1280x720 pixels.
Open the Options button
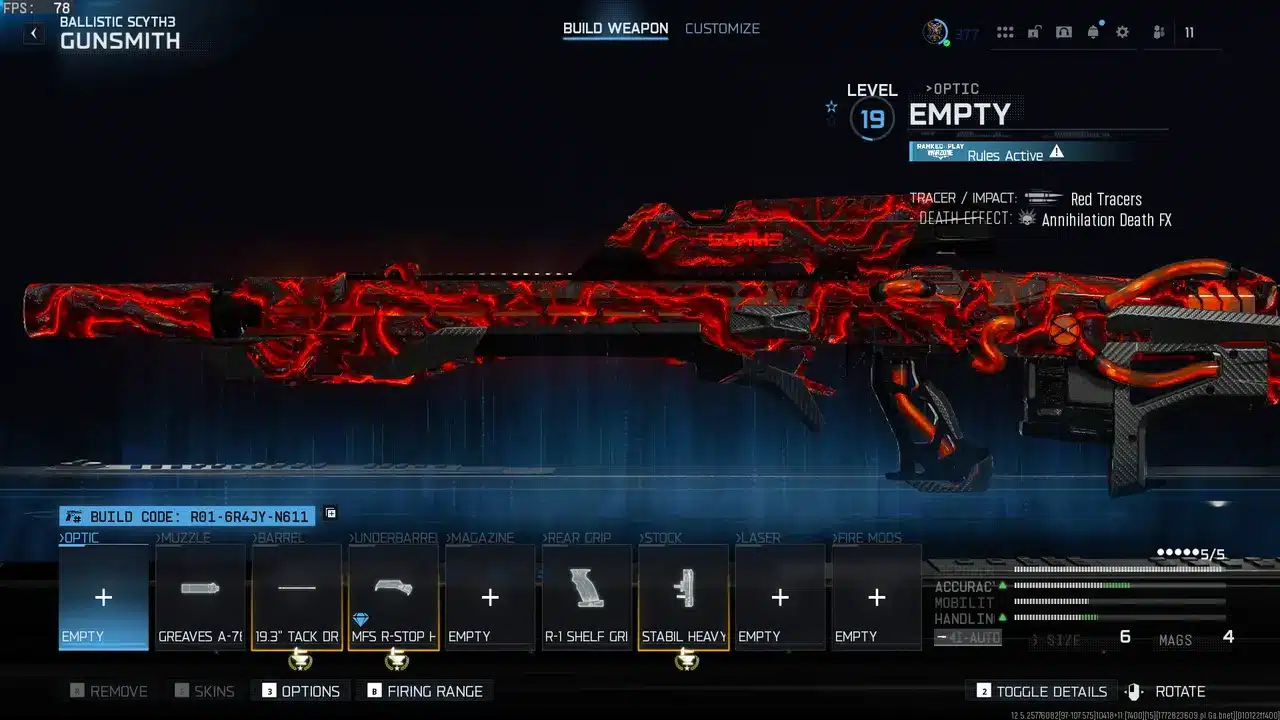(301, 691)
